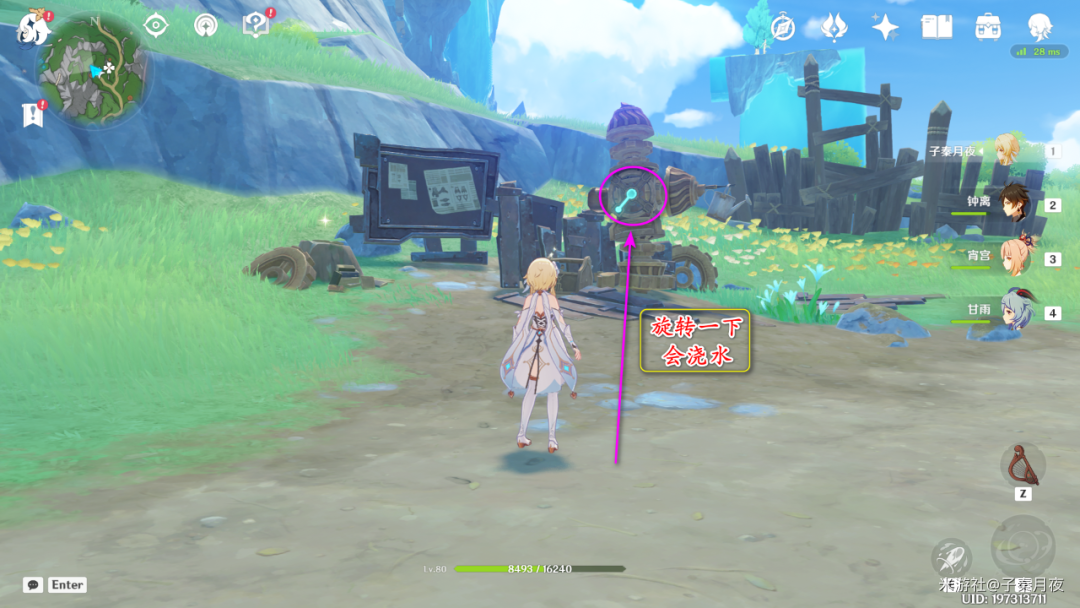This screenshot has height=608, width=1080.
Task: Open the winged Battle Pass icon
Action: tap(834, 27)
